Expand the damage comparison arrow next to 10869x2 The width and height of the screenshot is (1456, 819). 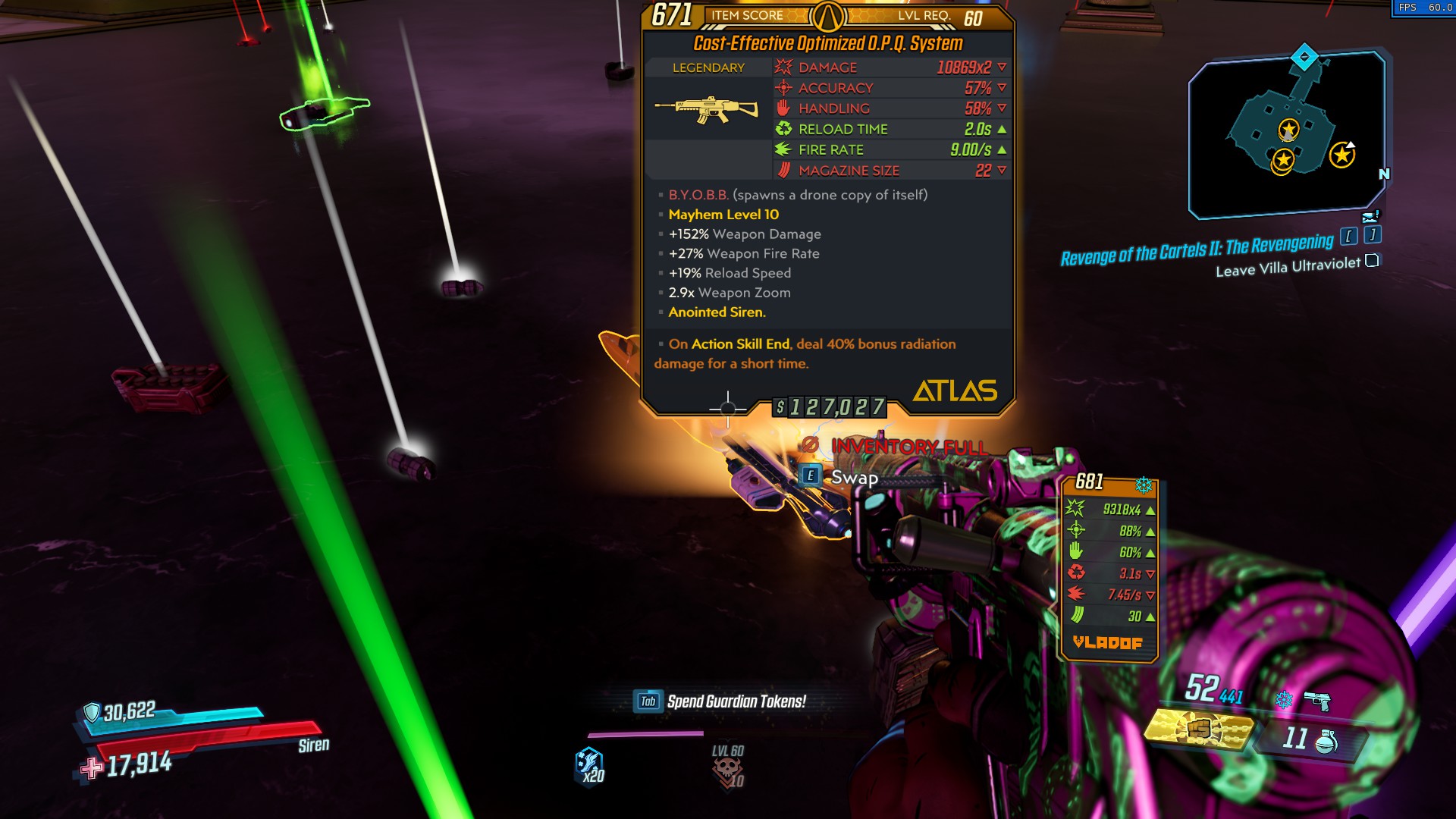point(1003,67)
